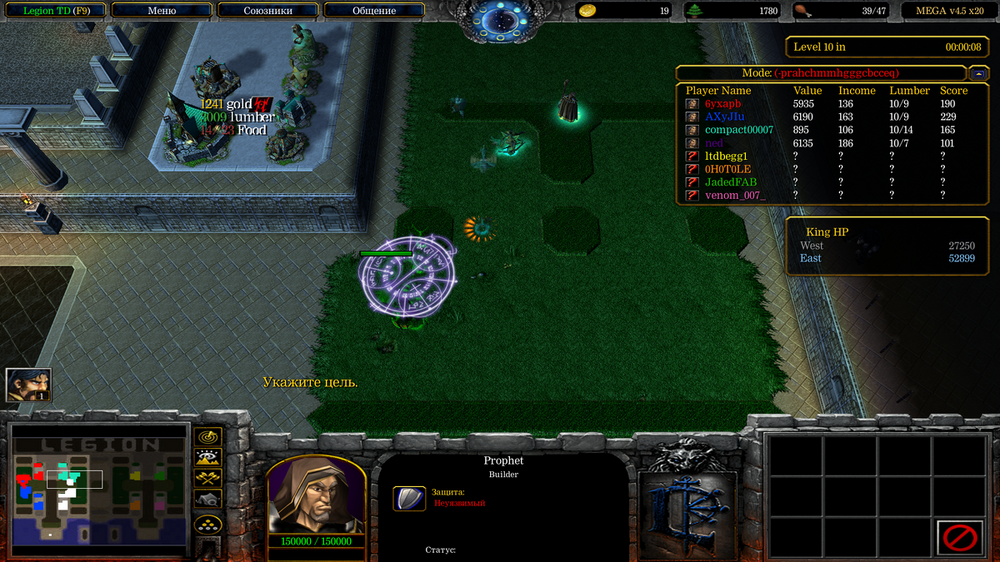Cancel targeting with the red cancel button
The width and height of the screenshot is (1000, 562).
(959, 537)
